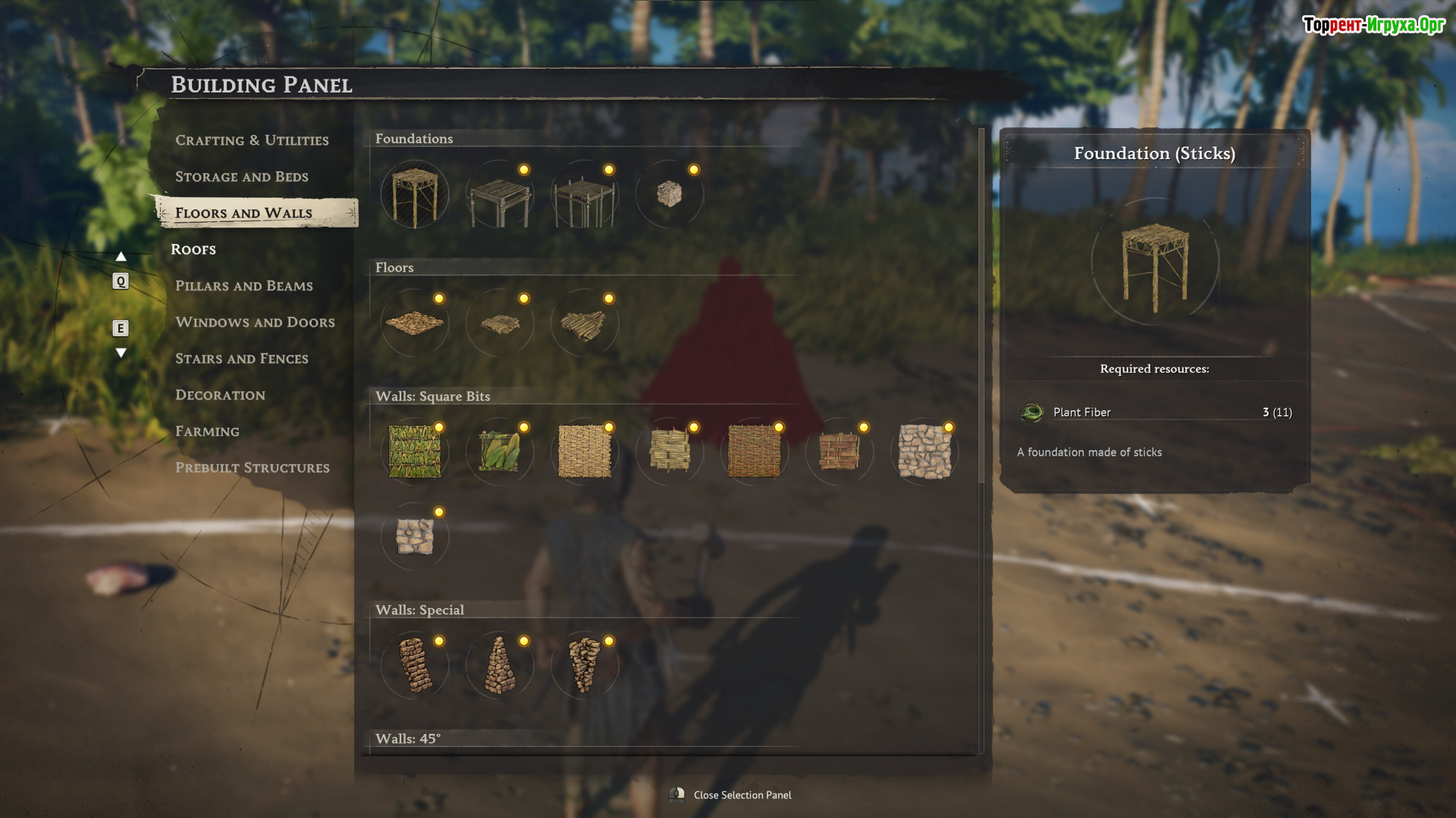The image size is (1456, 818).
Task: Select the Prebuilt Structures category
Action: [252, 468]
